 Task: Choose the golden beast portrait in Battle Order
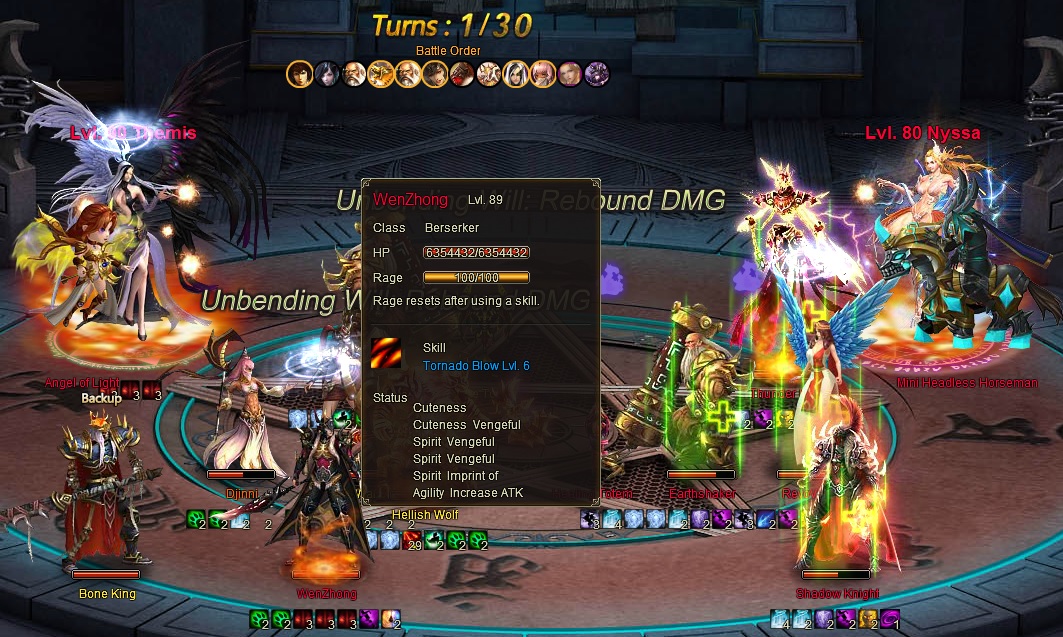pos(381,74)
